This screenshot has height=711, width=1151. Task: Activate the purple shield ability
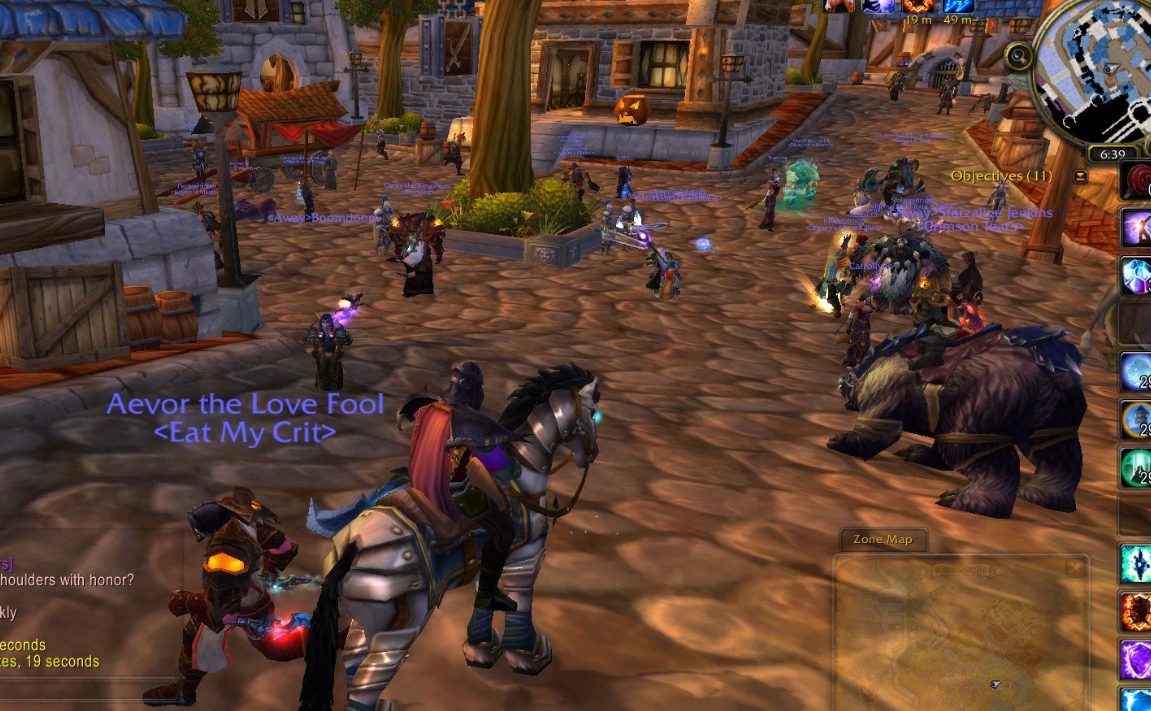pos(1137,658)
